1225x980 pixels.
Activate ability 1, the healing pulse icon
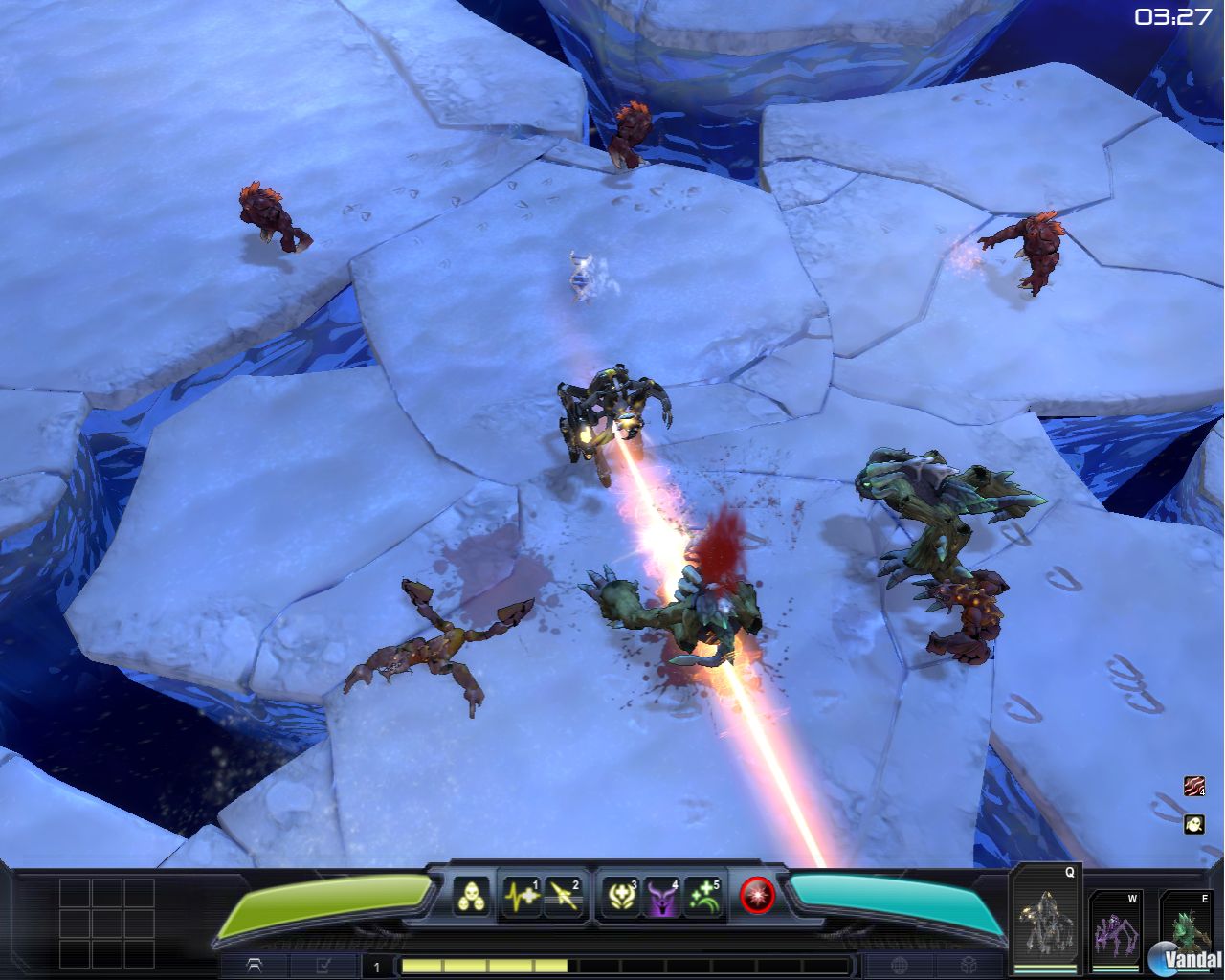(522, 896)
